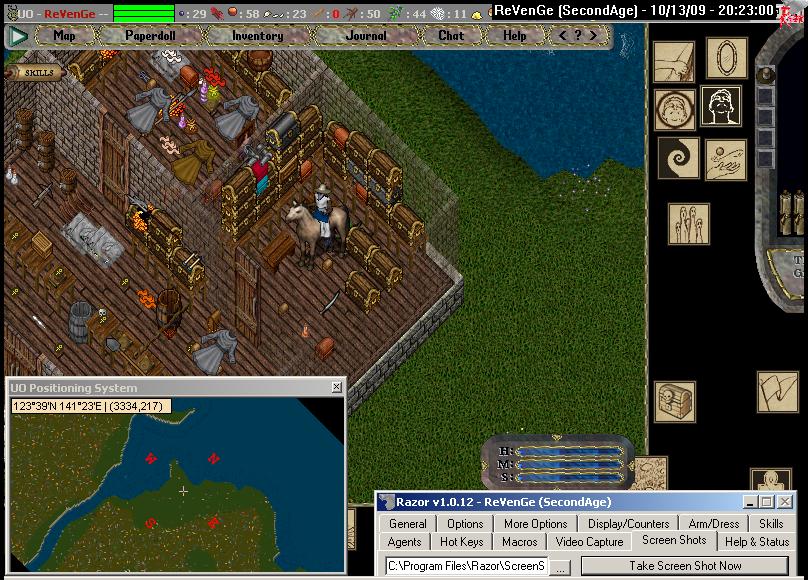Open the Skills scroll button
Image resolution: width=808 pixels, height=580 pixels.
37,72
